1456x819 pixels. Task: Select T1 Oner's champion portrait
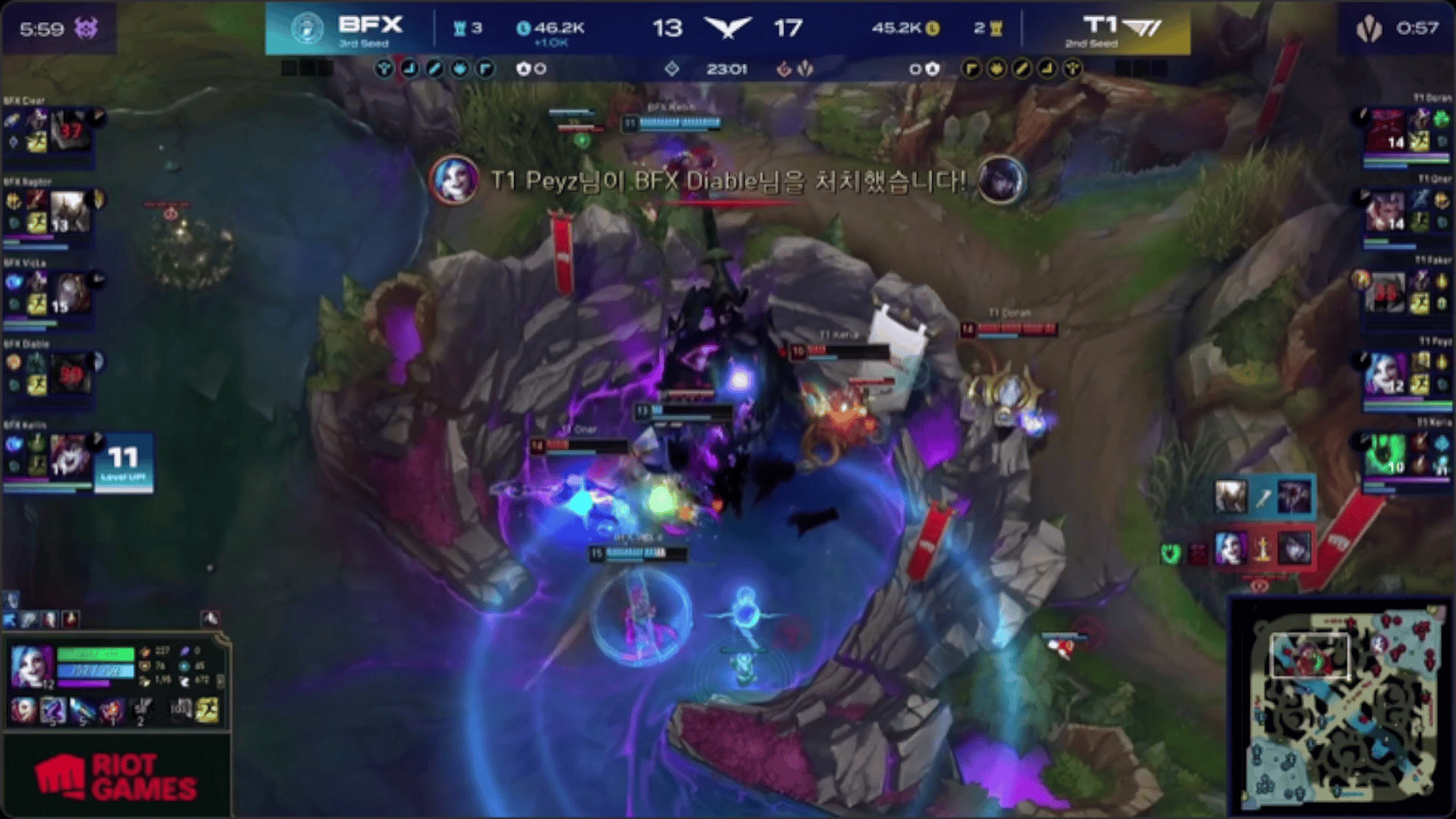click(x=1385, y=211)
